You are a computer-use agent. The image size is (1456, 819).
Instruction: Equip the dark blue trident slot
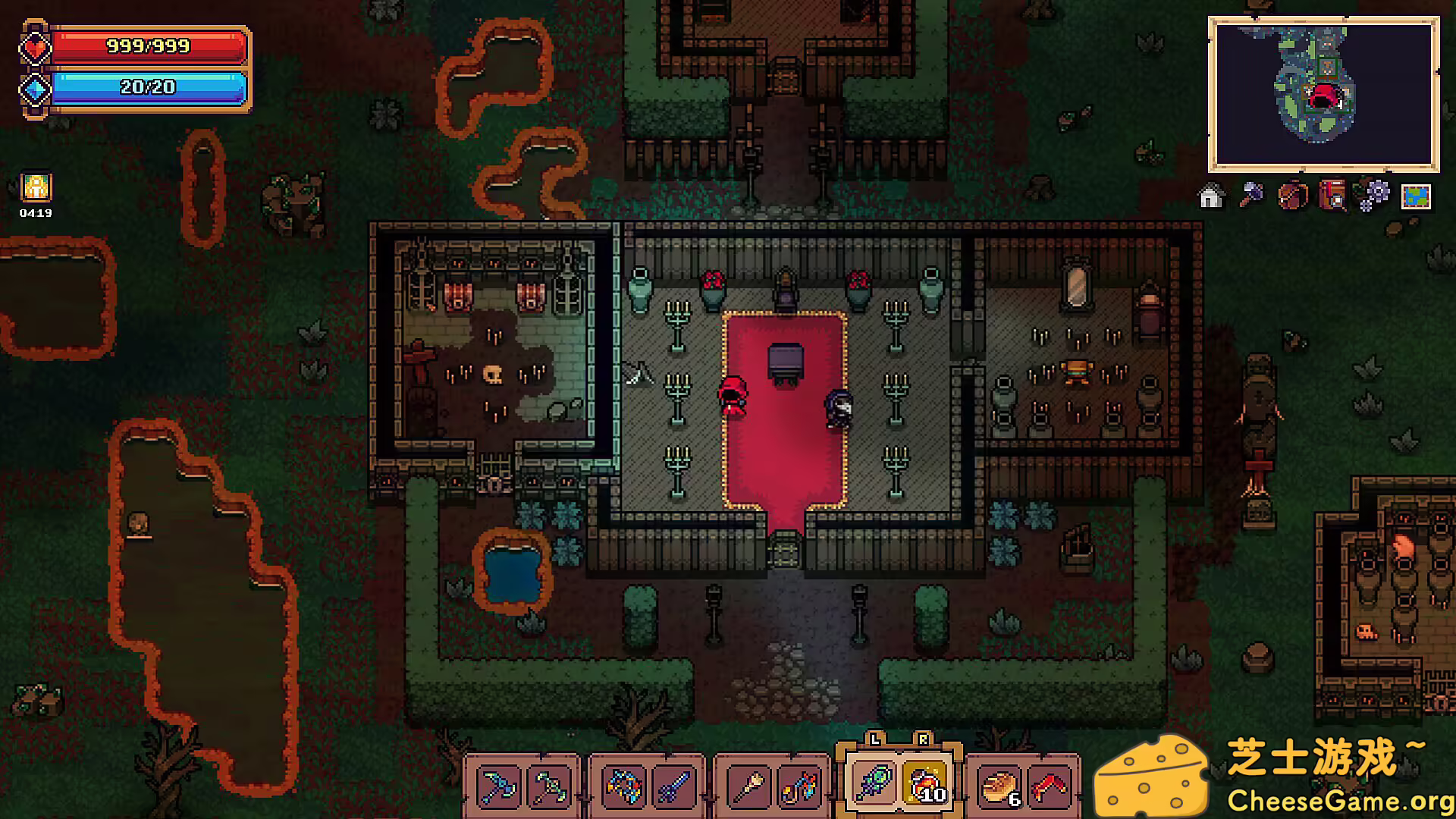673,786
